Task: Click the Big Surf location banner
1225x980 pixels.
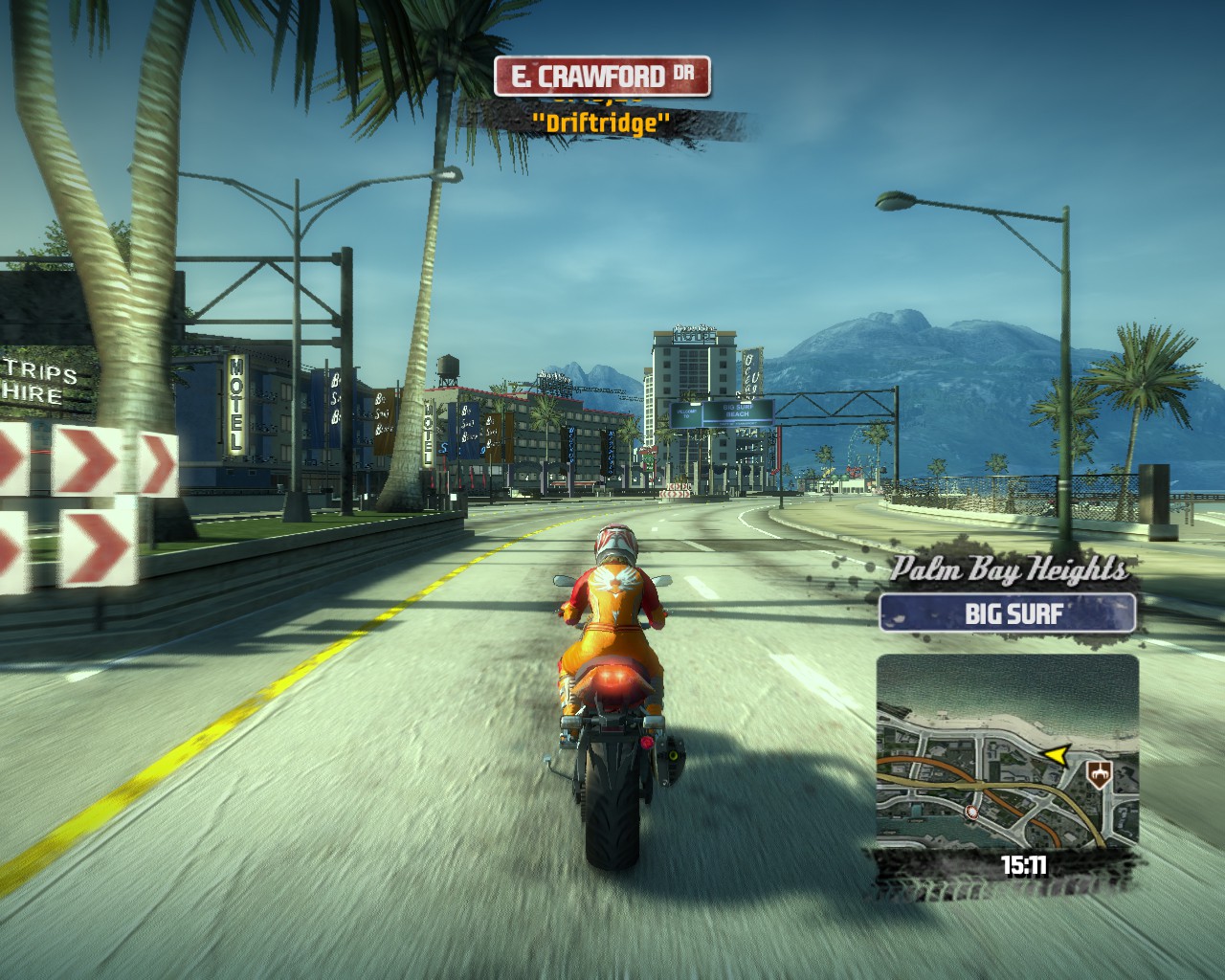Action: pos(1007,612)
